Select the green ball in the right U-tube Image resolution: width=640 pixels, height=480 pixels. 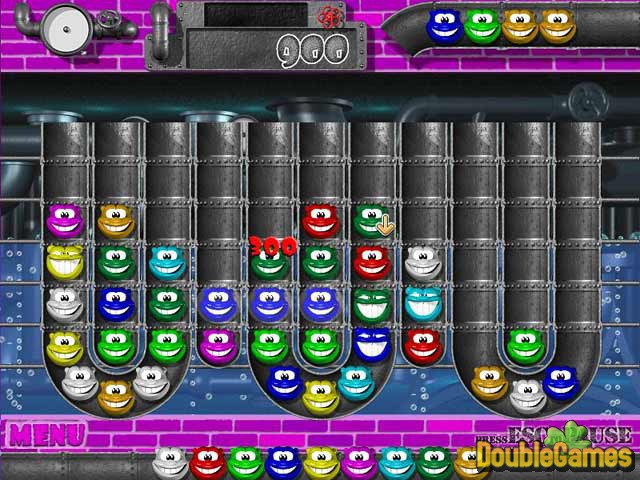pyautogui.click(x=524, y=346)
